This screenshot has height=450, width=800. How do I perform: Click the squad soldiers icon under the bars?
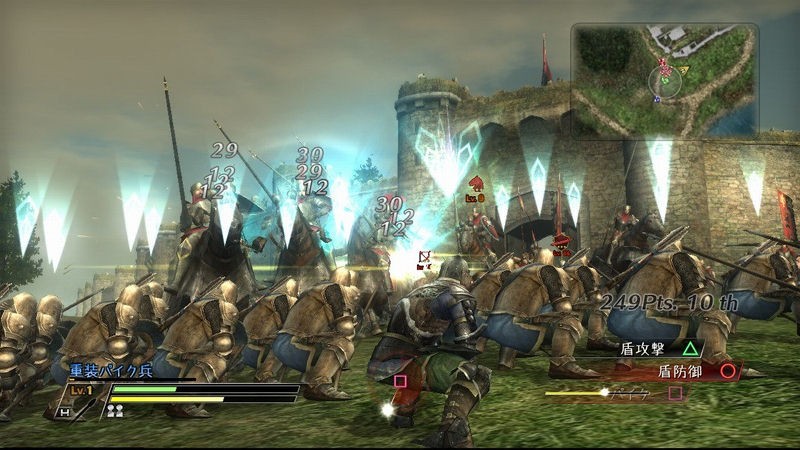[115, 410]
